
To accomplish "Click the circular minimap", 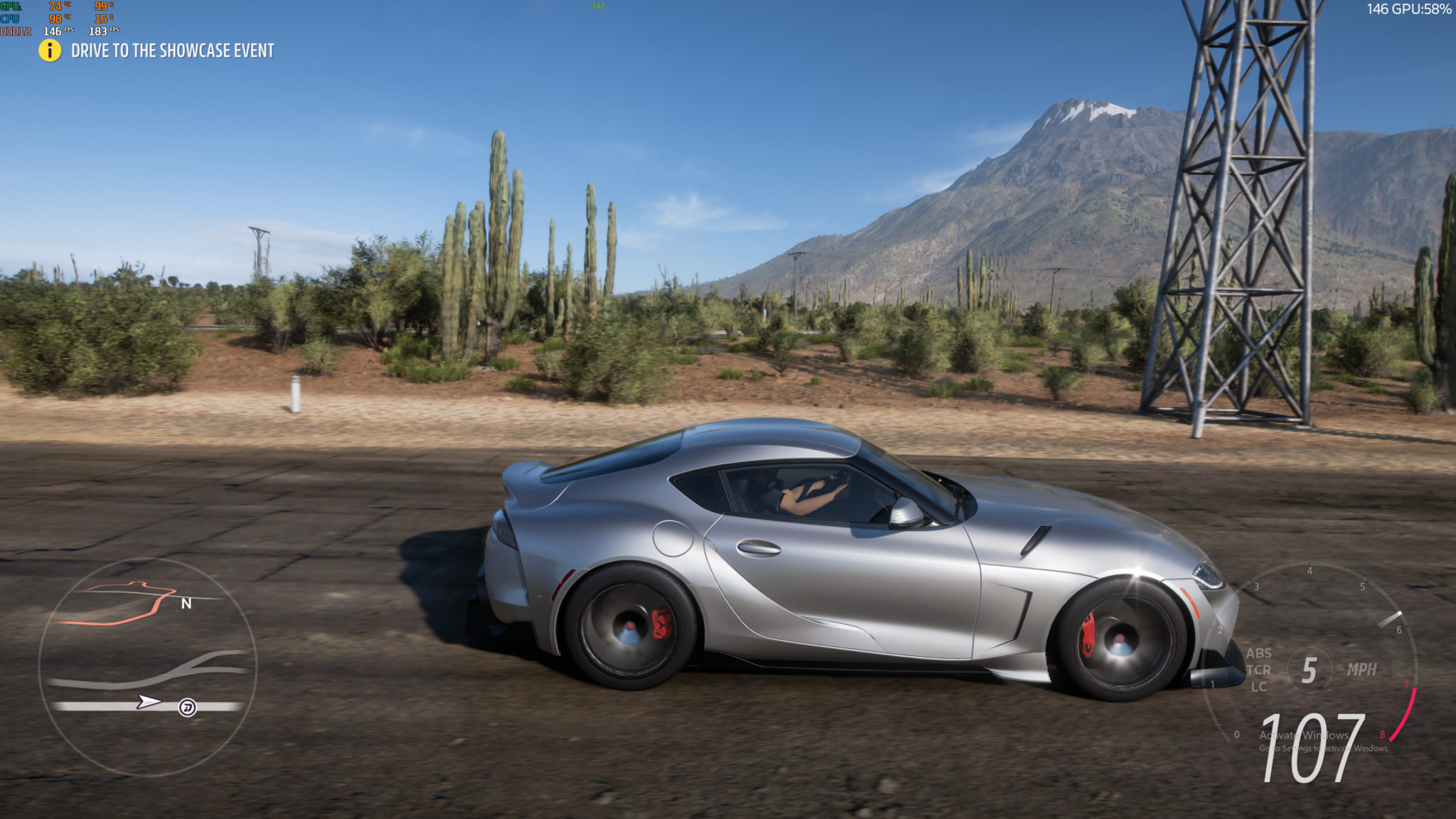I will [147, 666].
